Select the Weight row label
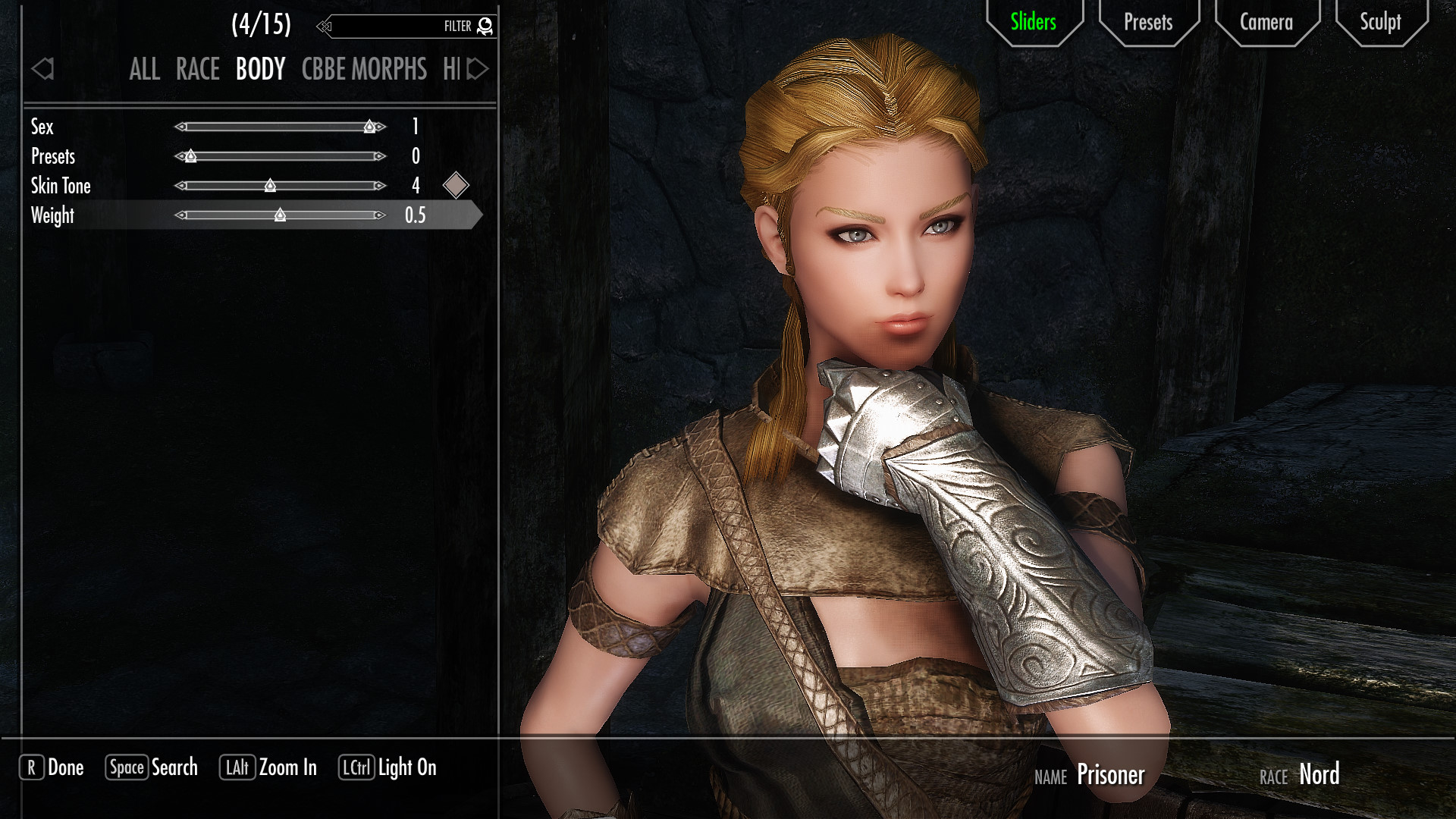Screen dimensions: 1456x819 pyautogui.click(x=52, y=216)
